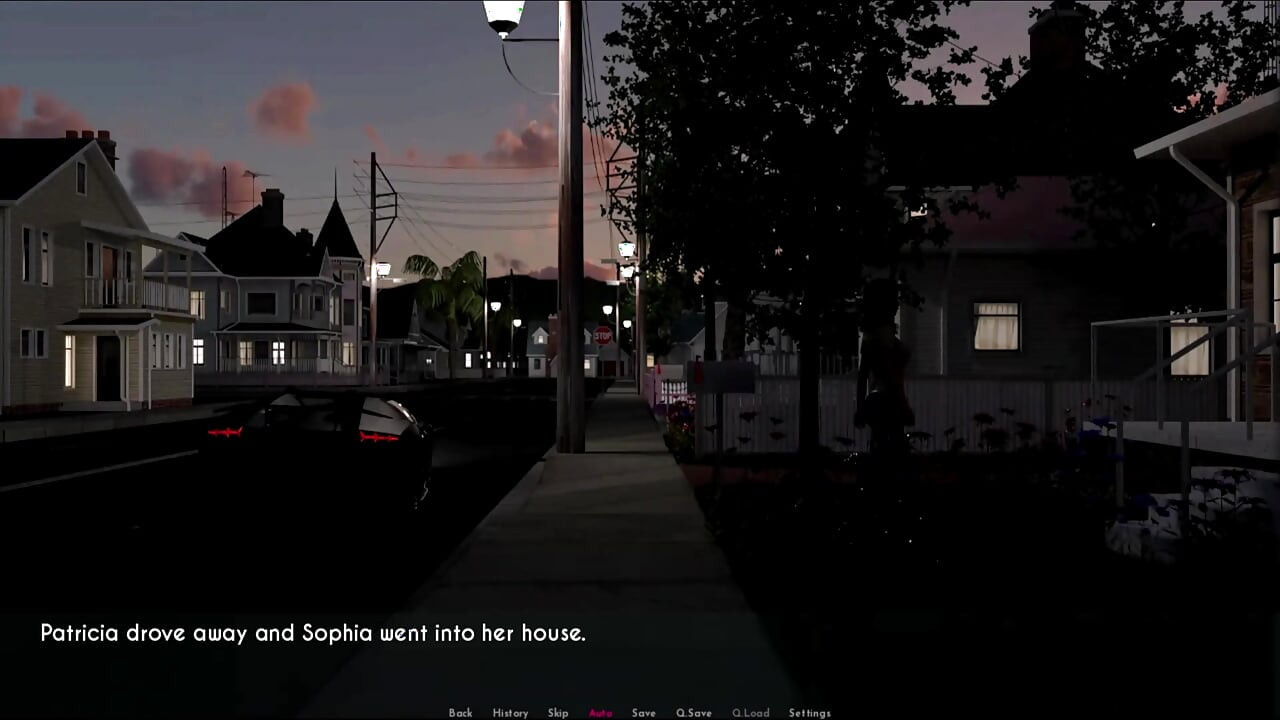The height and width of the screenshot is (720, 1280).
Task: Click the Victorian house tower
Action: 337,230
